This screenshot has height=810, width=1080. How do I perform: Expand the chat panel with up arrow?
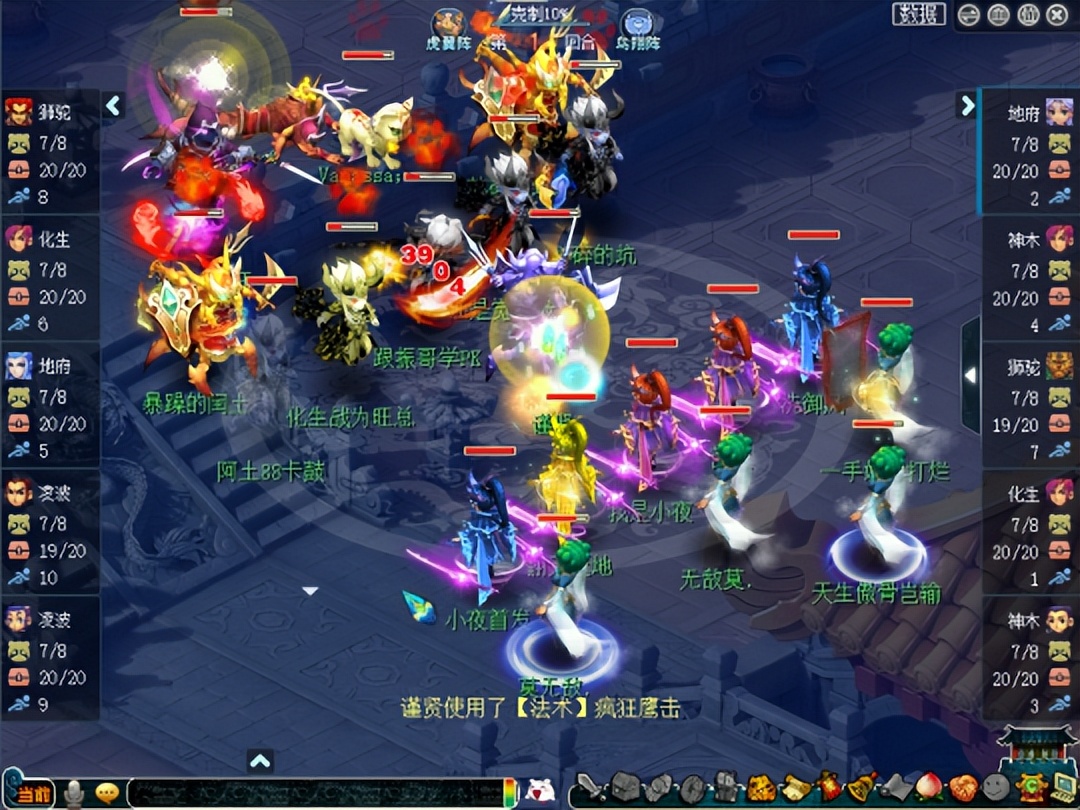coord(260,762)
